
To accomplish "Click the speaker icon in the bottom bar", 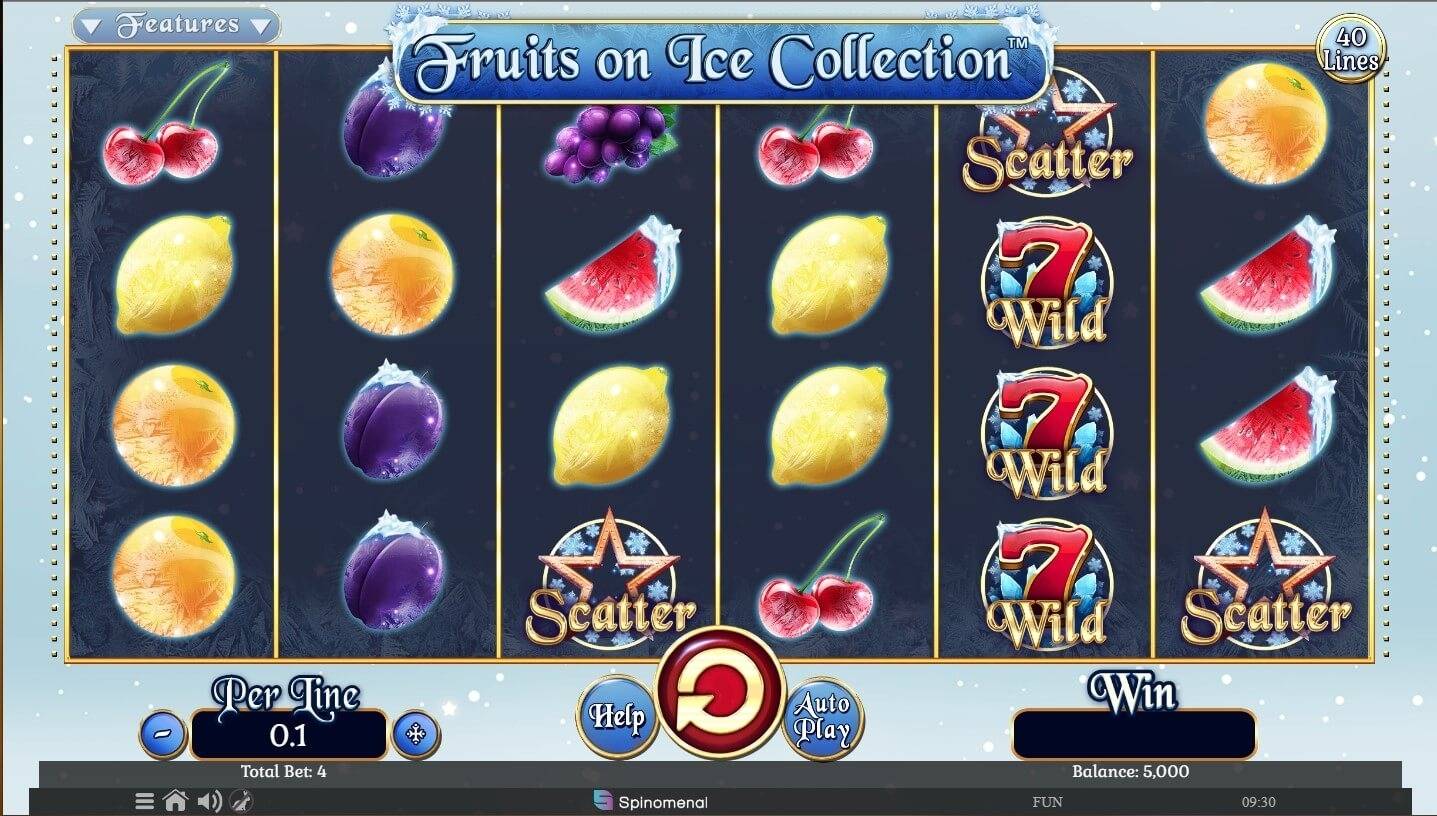I will 209,800.
